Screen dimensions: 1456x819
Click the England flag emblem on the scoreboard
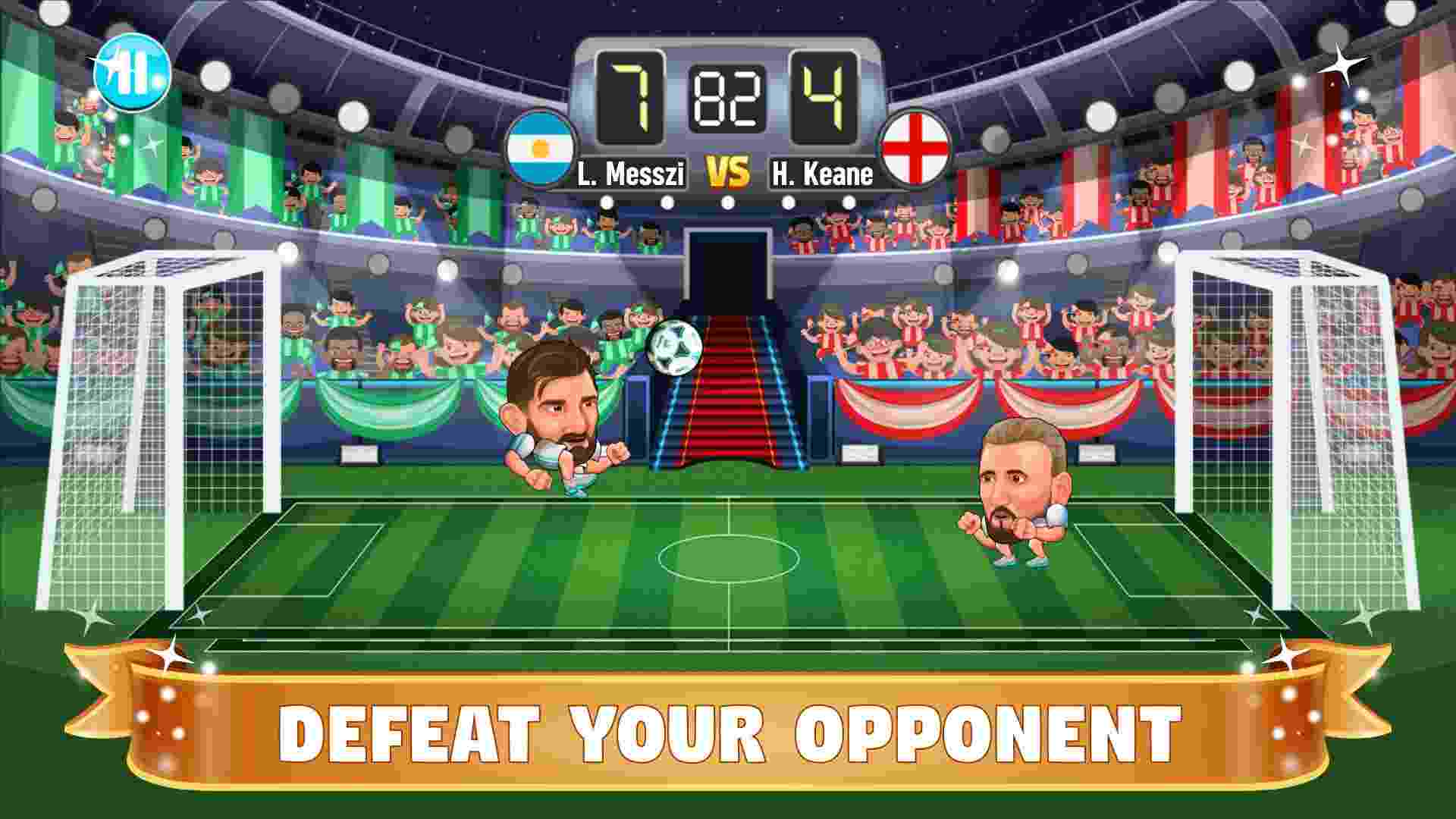(915, 150)
